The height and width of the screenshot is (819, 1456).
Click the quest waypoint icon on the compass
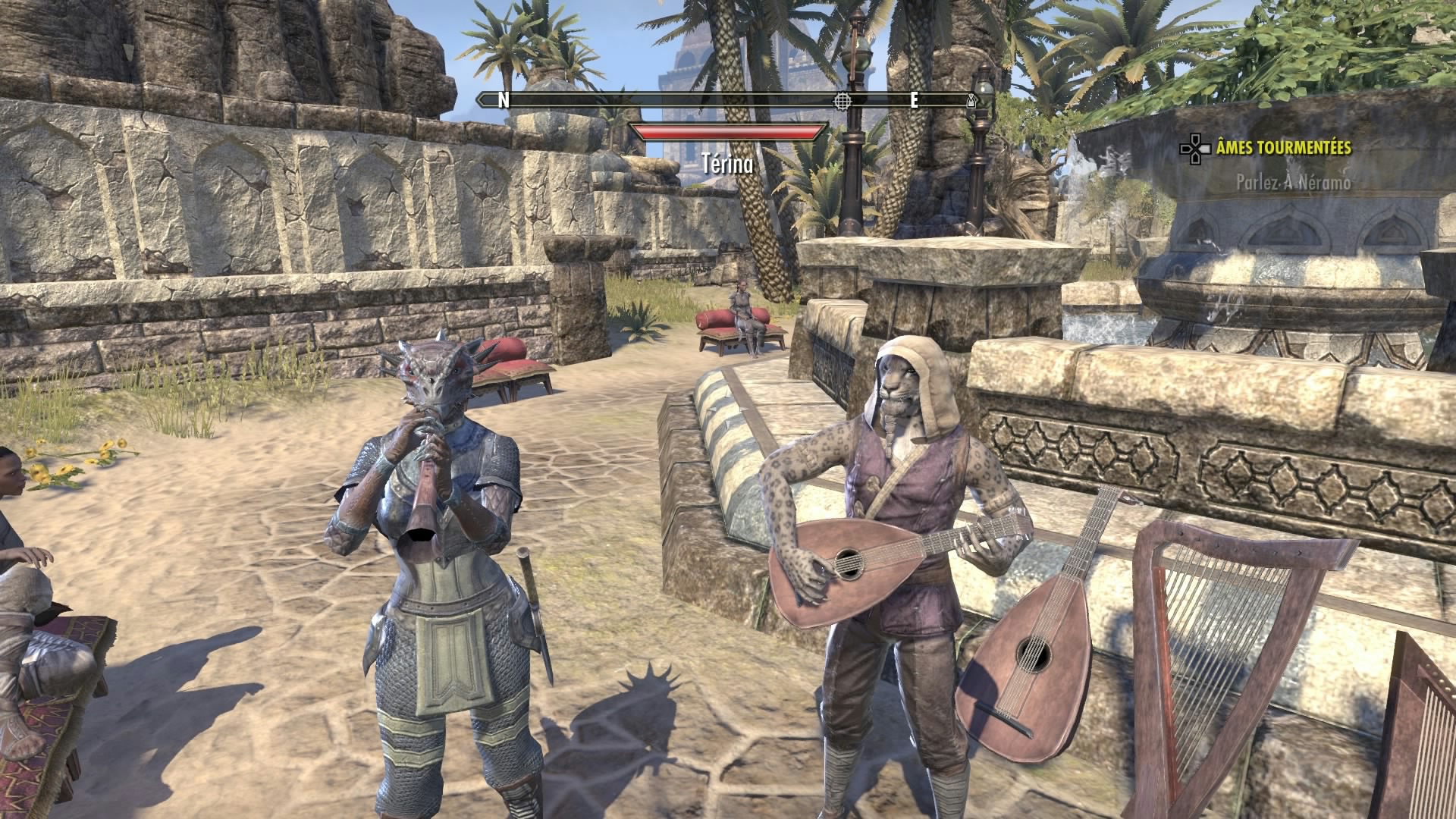click(x=843, y=99)
